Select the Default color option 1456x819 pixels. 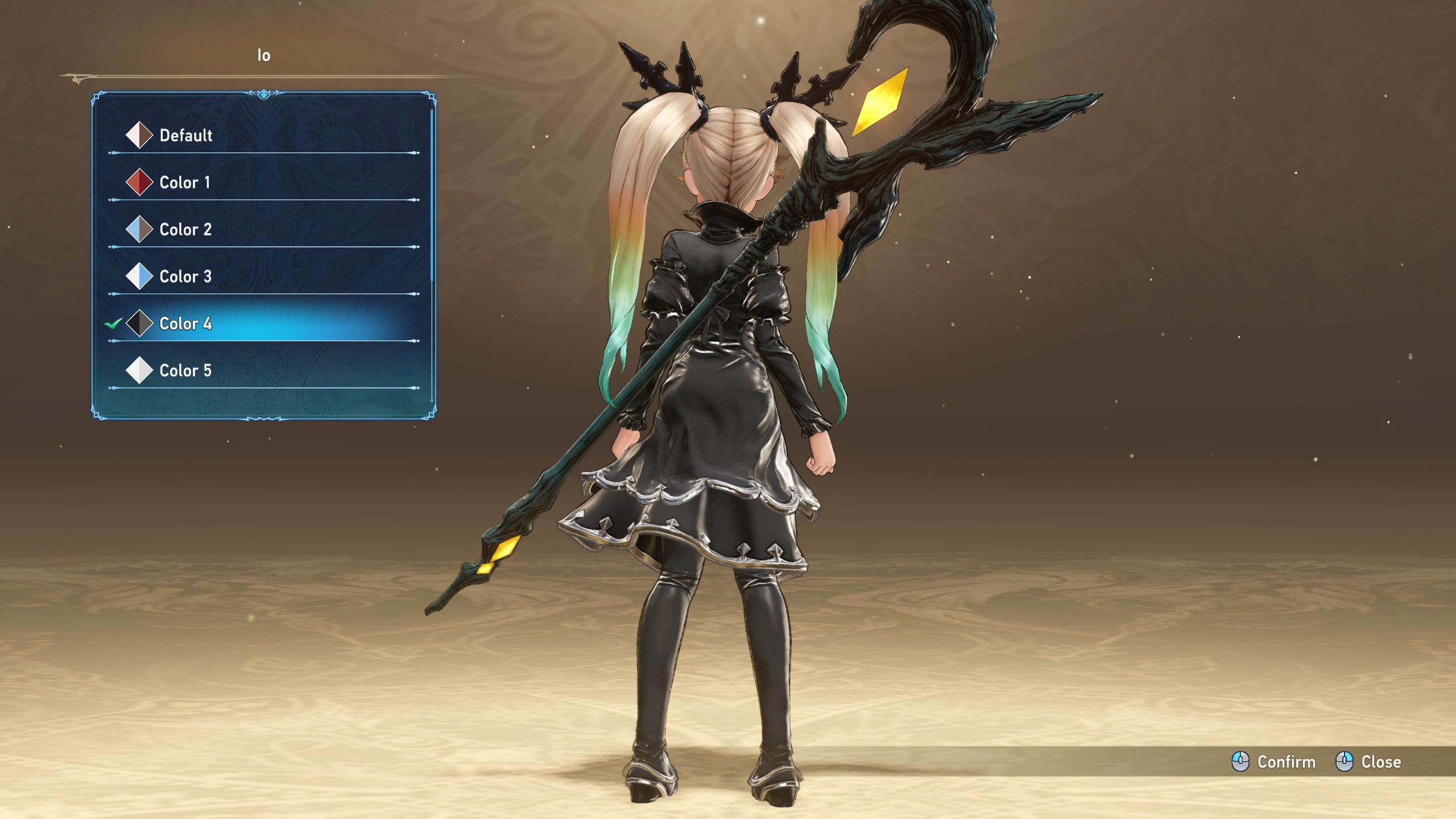pyautogui.click(x=185, y=135)
